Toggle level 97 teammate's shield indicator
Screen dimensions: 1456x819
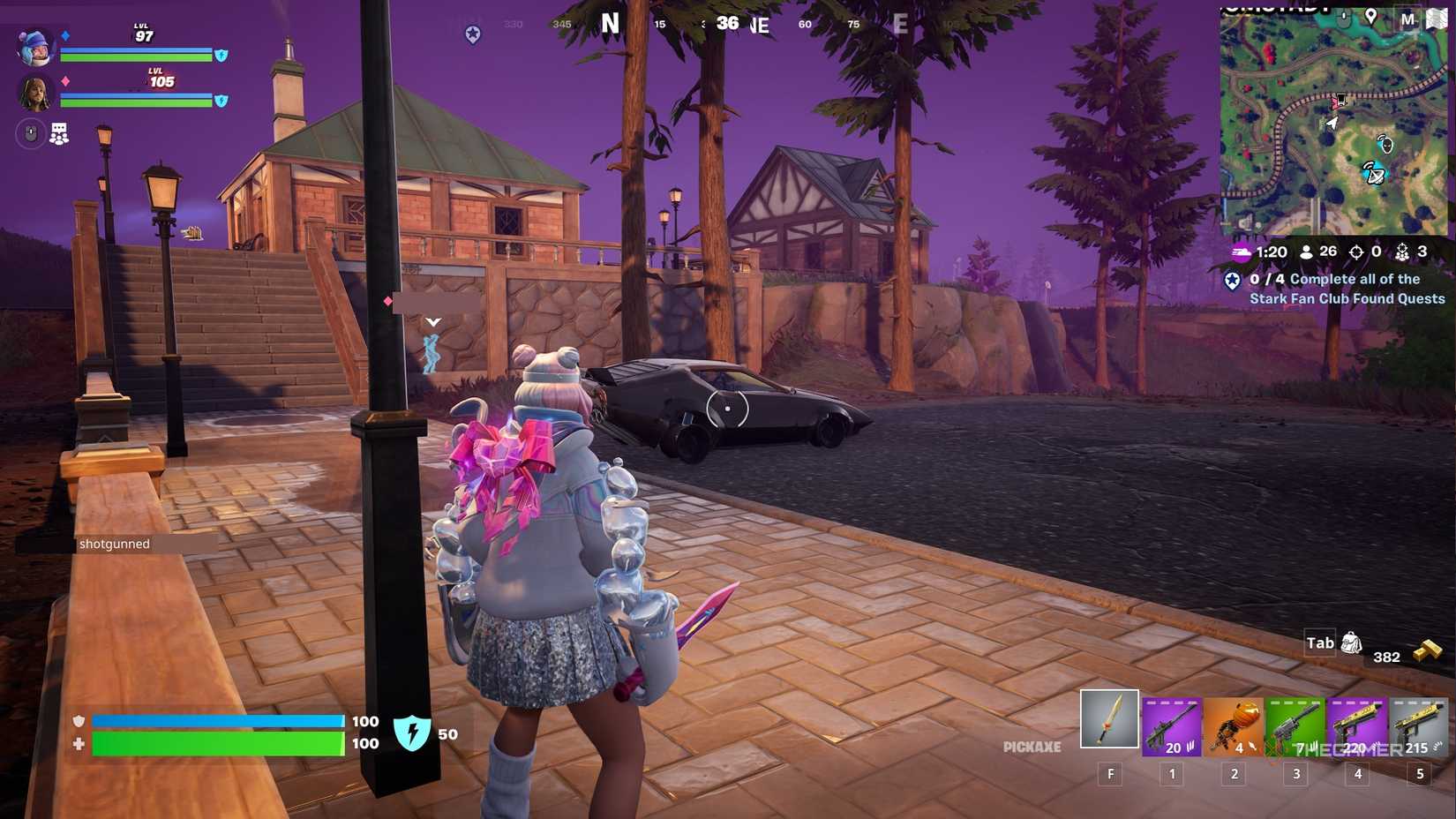click(221, 56)
